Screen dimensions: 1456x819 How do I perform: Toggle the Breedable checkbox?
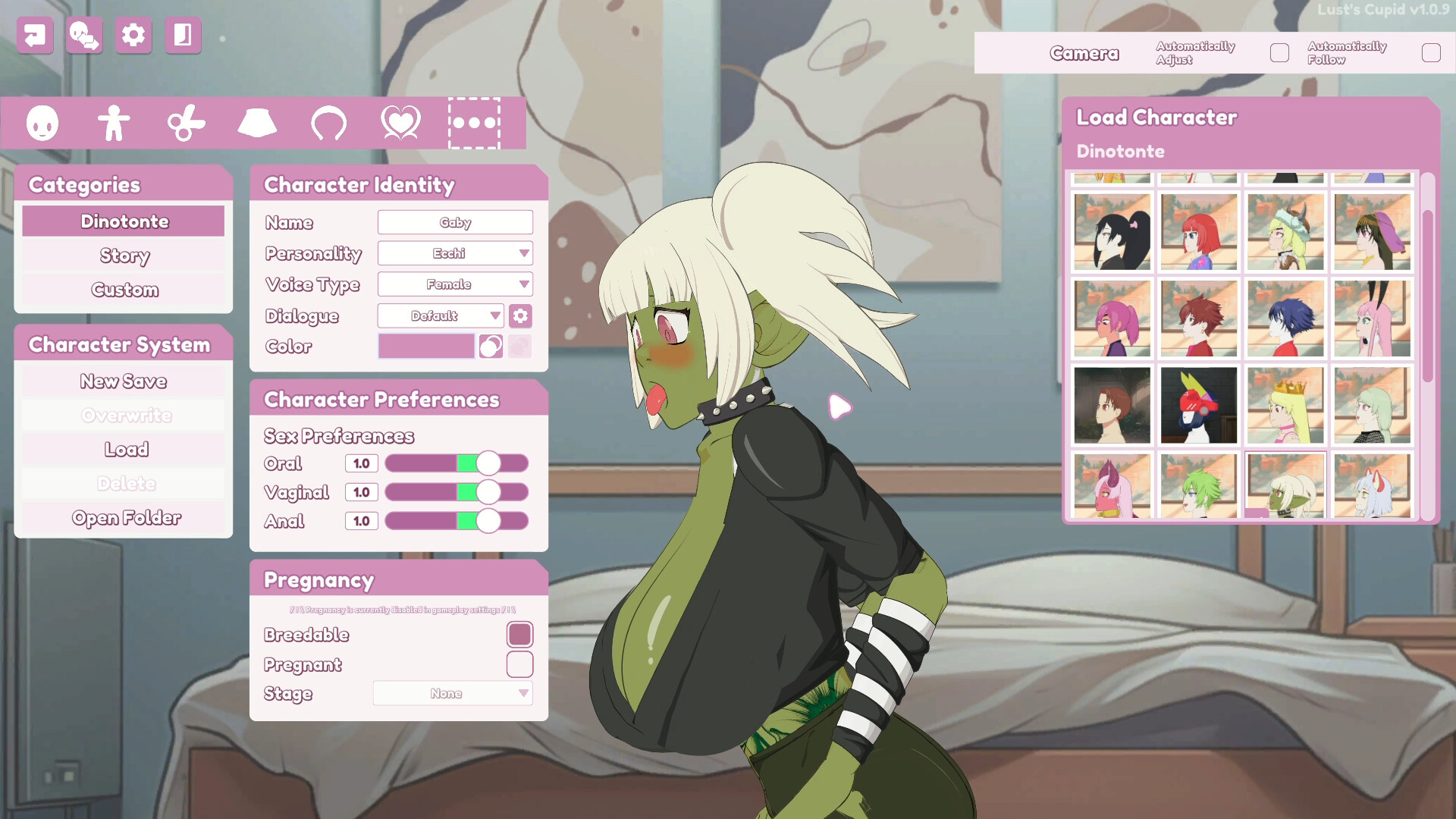click(x=519, y=635)
